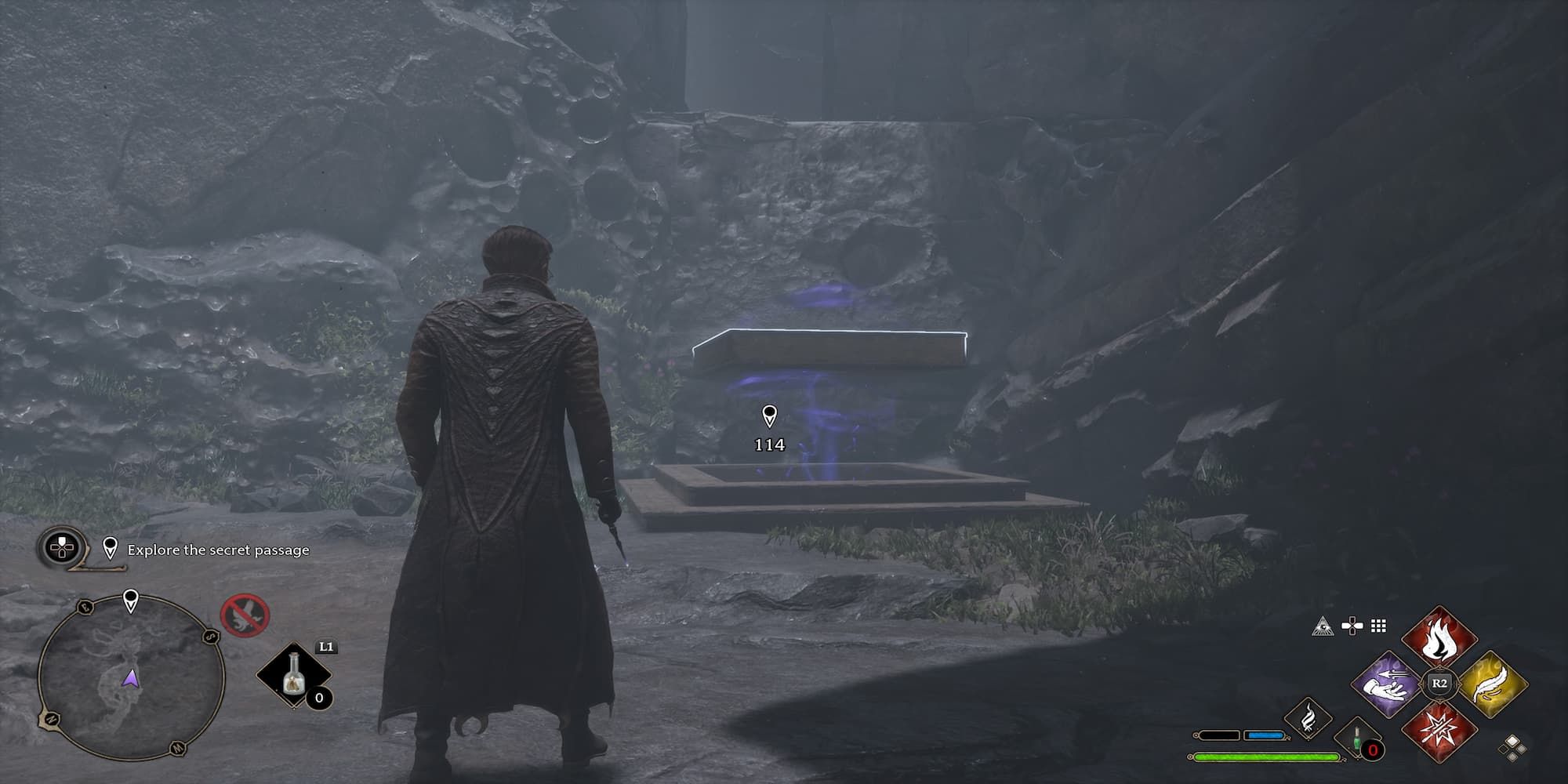
Task: Select the Incendio flame spell slot
Action: tap(1439, 637)
